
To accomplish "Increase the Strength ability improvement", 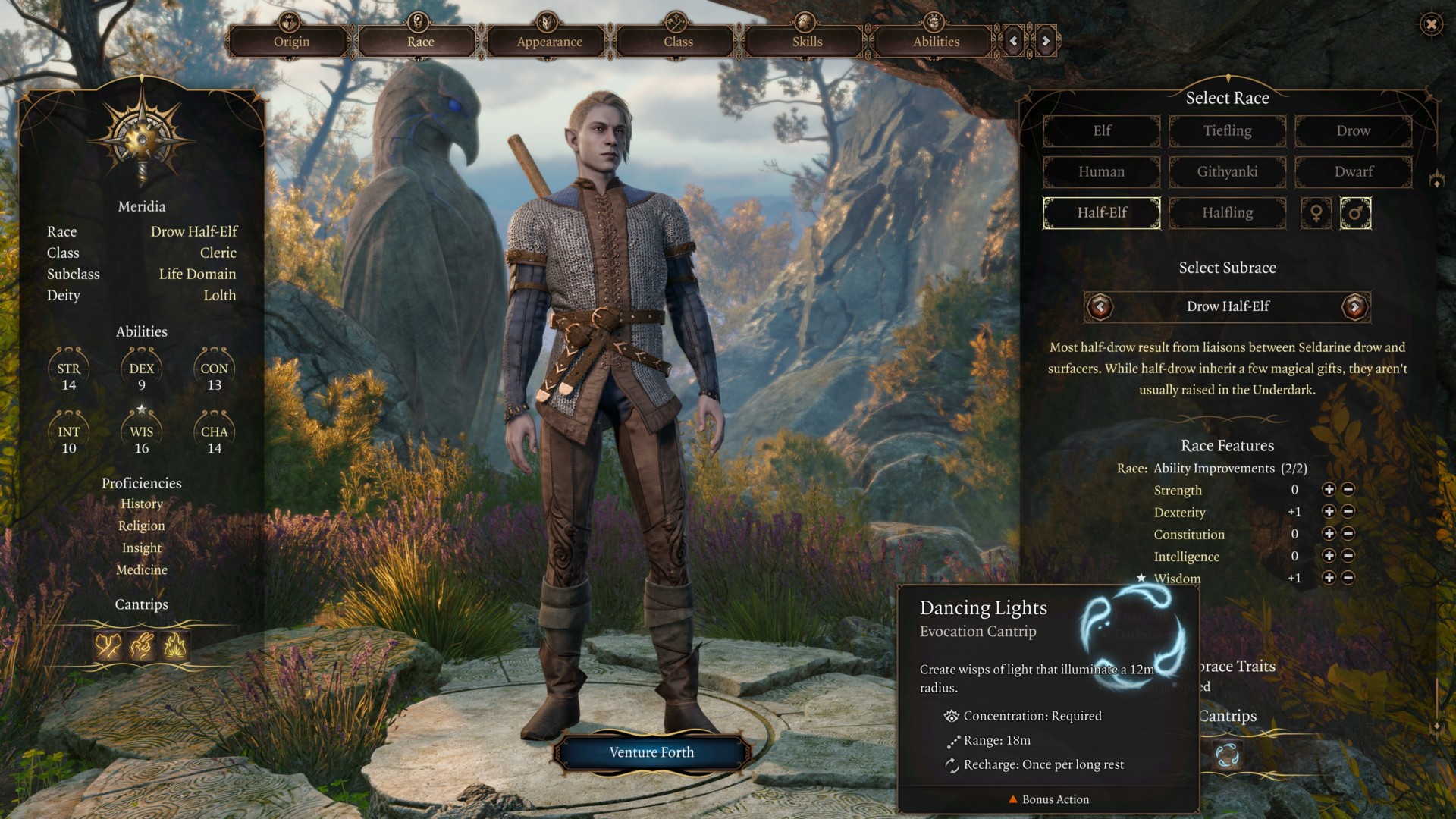I will tap(1329, 490).
